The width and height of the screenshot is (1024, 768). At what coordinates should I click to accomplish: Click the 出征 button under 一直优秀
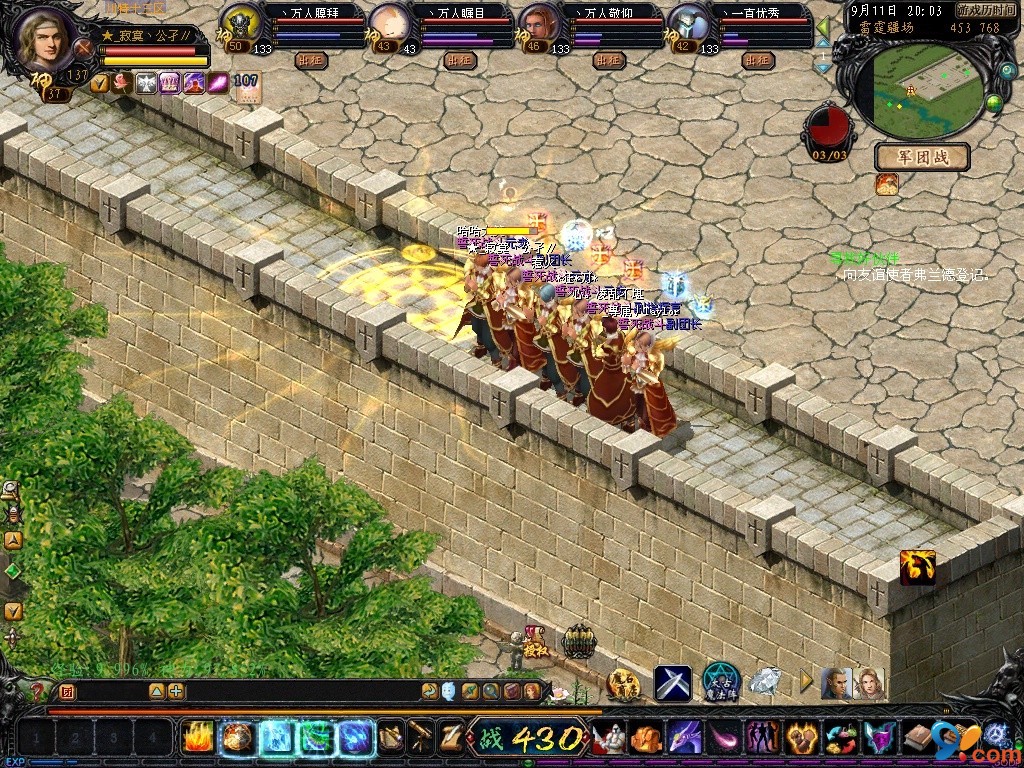(757, 60)
